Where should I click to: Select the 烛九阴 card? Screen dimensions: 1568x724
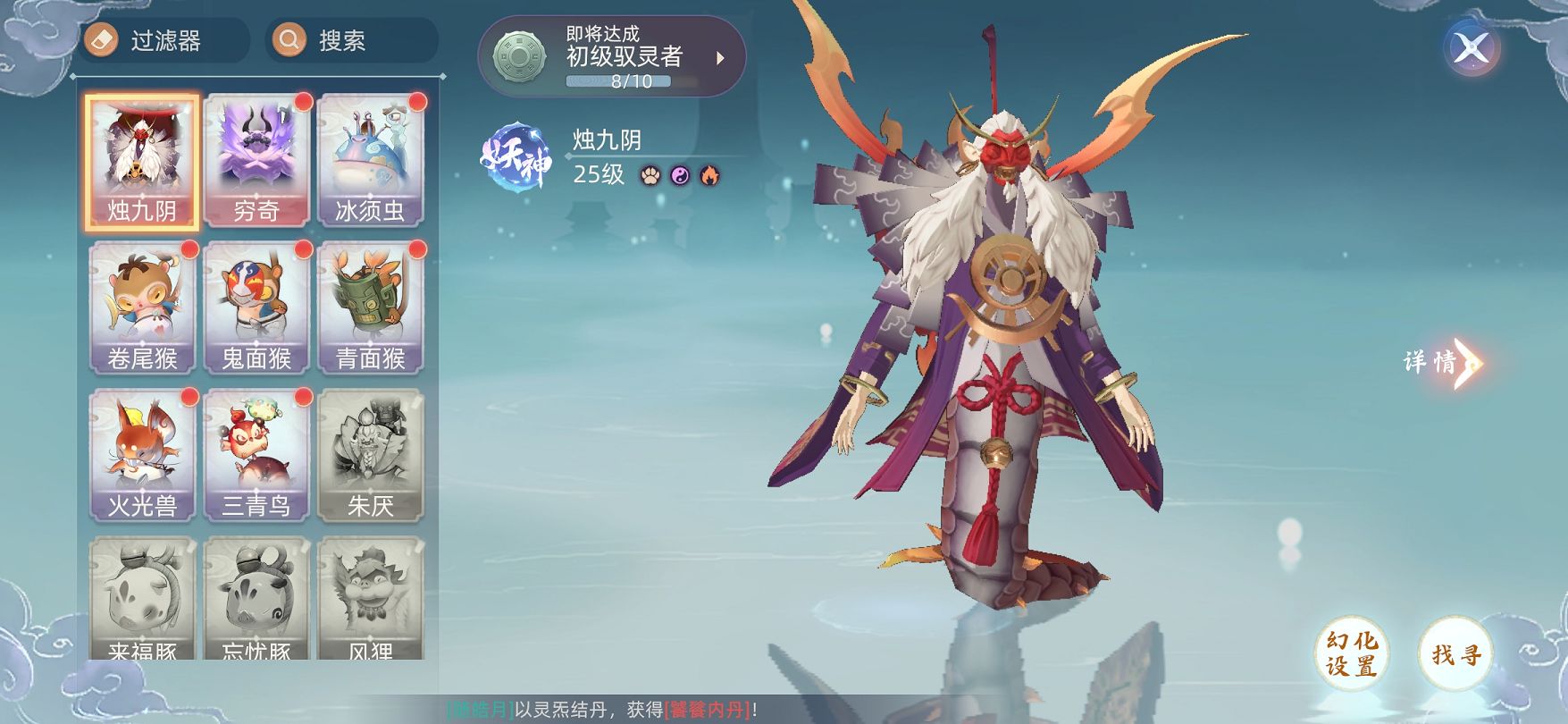coord(142,162)
